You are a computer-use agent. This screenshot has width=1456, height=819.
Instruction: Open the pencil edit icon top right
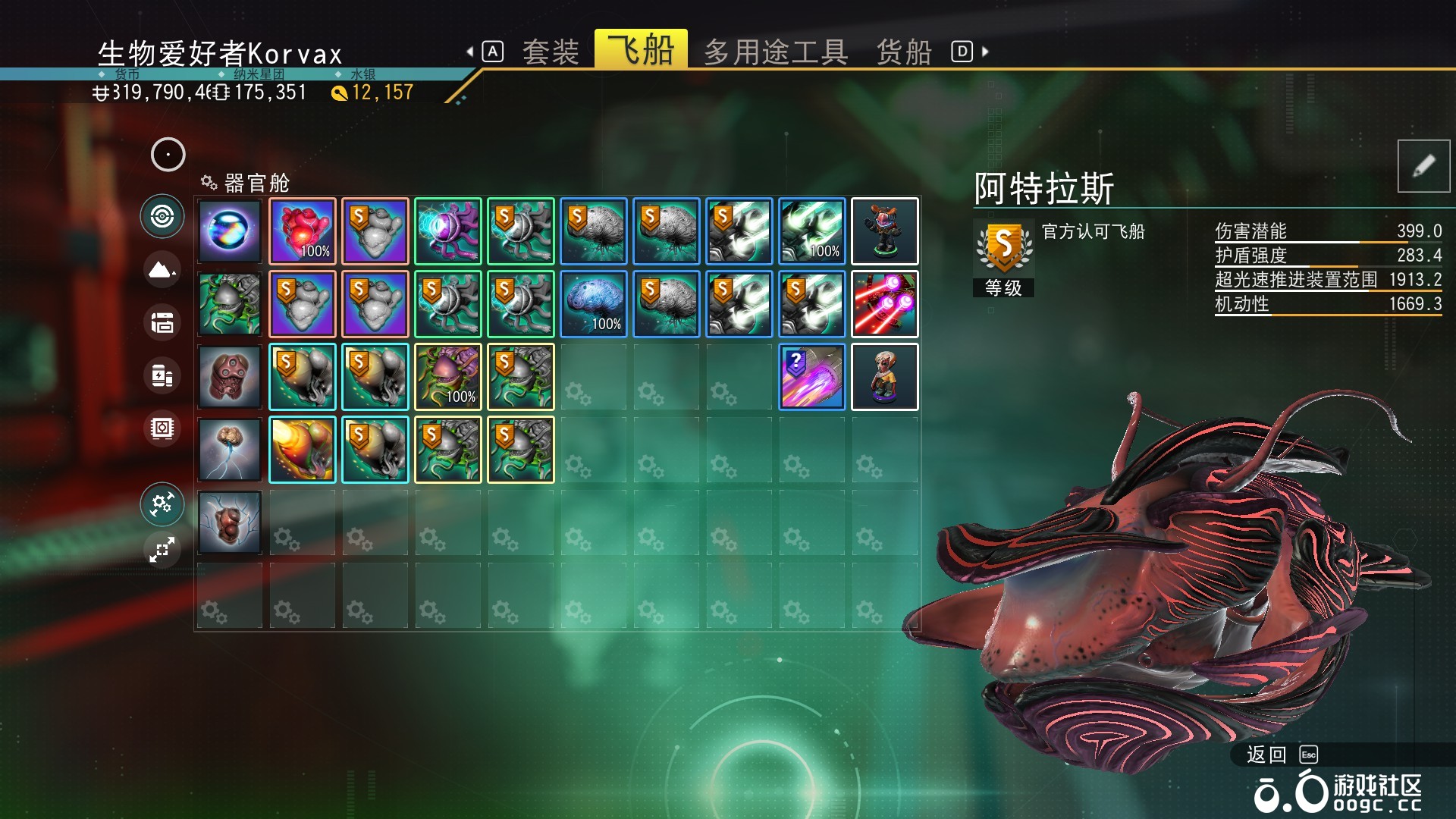1423,166
